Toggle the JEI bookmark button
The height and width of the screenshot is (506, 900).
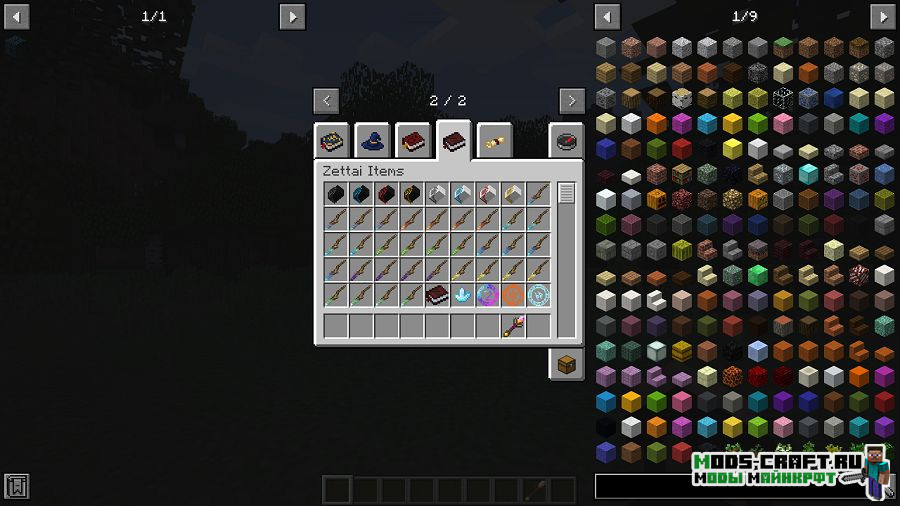[16, 487]
